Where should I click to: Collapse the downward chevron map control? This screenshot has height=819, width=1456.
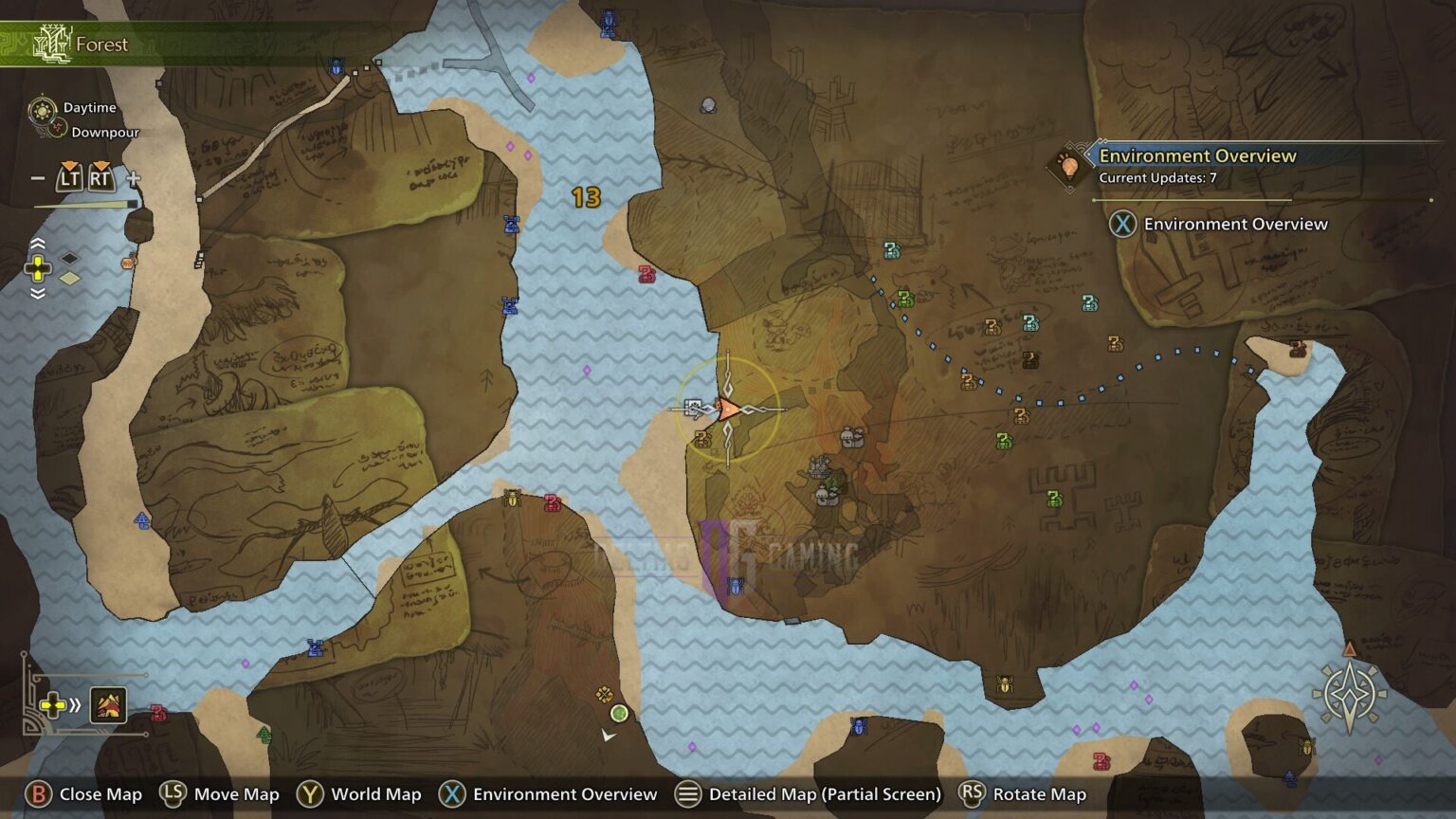[x=38, y=294]
